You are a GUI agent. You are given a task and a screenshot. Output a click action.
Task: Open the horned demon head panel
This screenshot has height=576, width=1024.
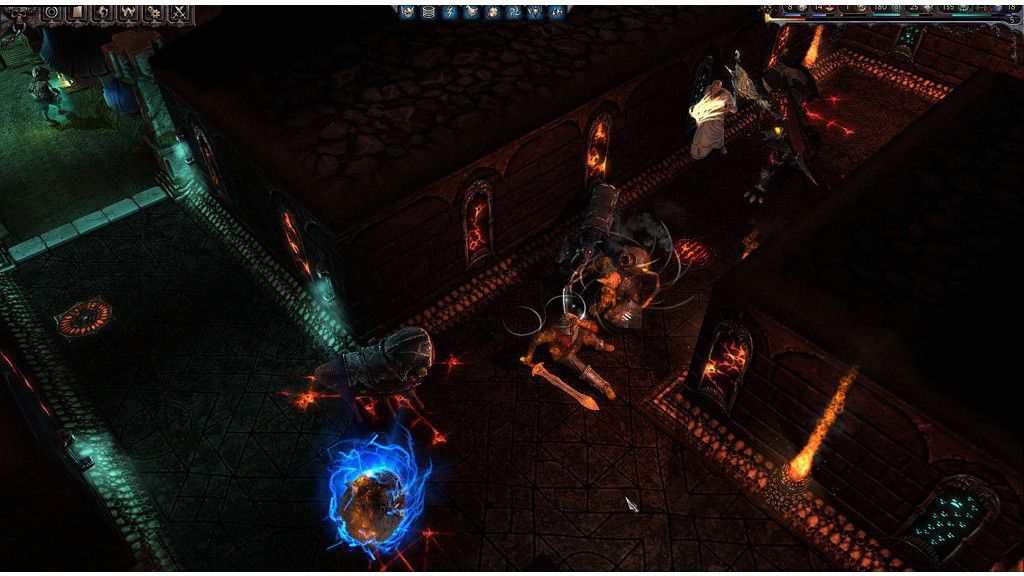[128, 13]
